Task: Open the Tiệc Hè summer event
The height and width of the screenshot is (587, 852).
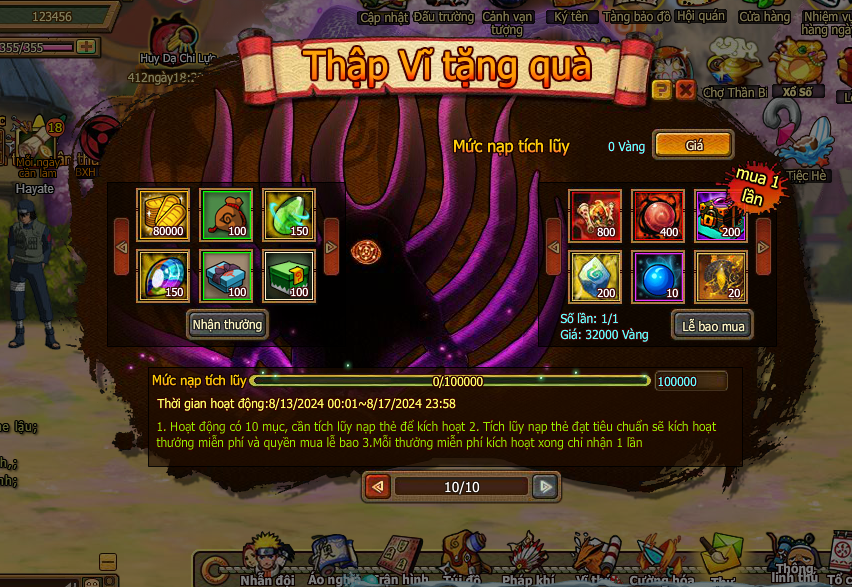Action: [x=807, y=148]
